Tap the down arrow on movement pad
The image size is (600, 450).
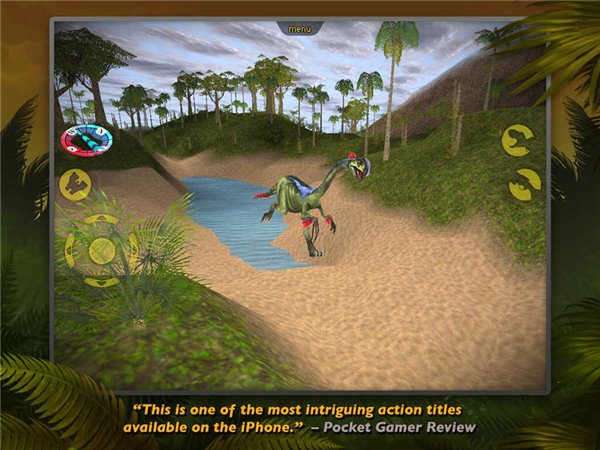(x=101, y=282)
